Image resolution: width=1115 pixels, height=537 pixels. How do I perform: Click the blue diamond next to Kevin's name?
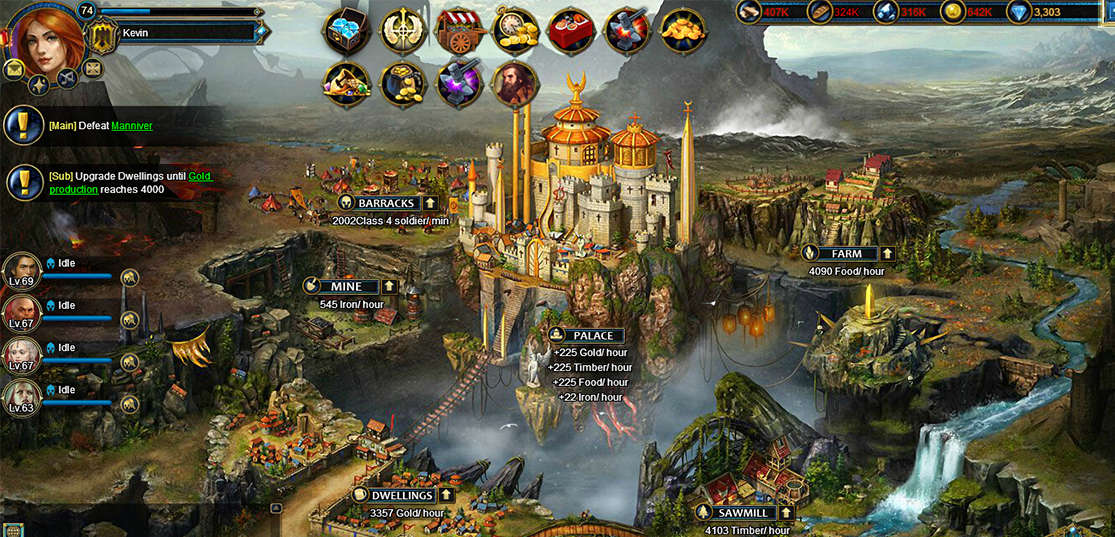tap(261, 32)
